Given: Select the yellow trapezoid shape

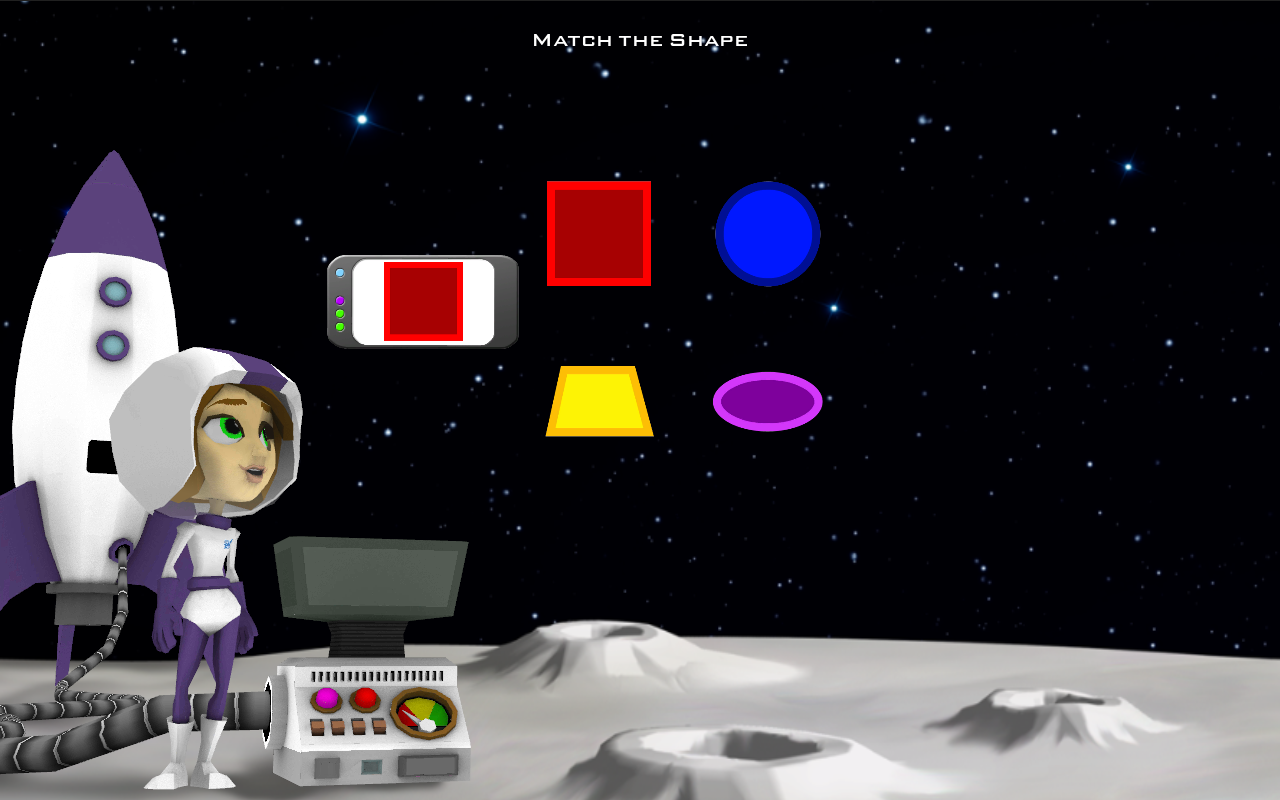Looking at the screenshot, I should [x=600, y=403].
